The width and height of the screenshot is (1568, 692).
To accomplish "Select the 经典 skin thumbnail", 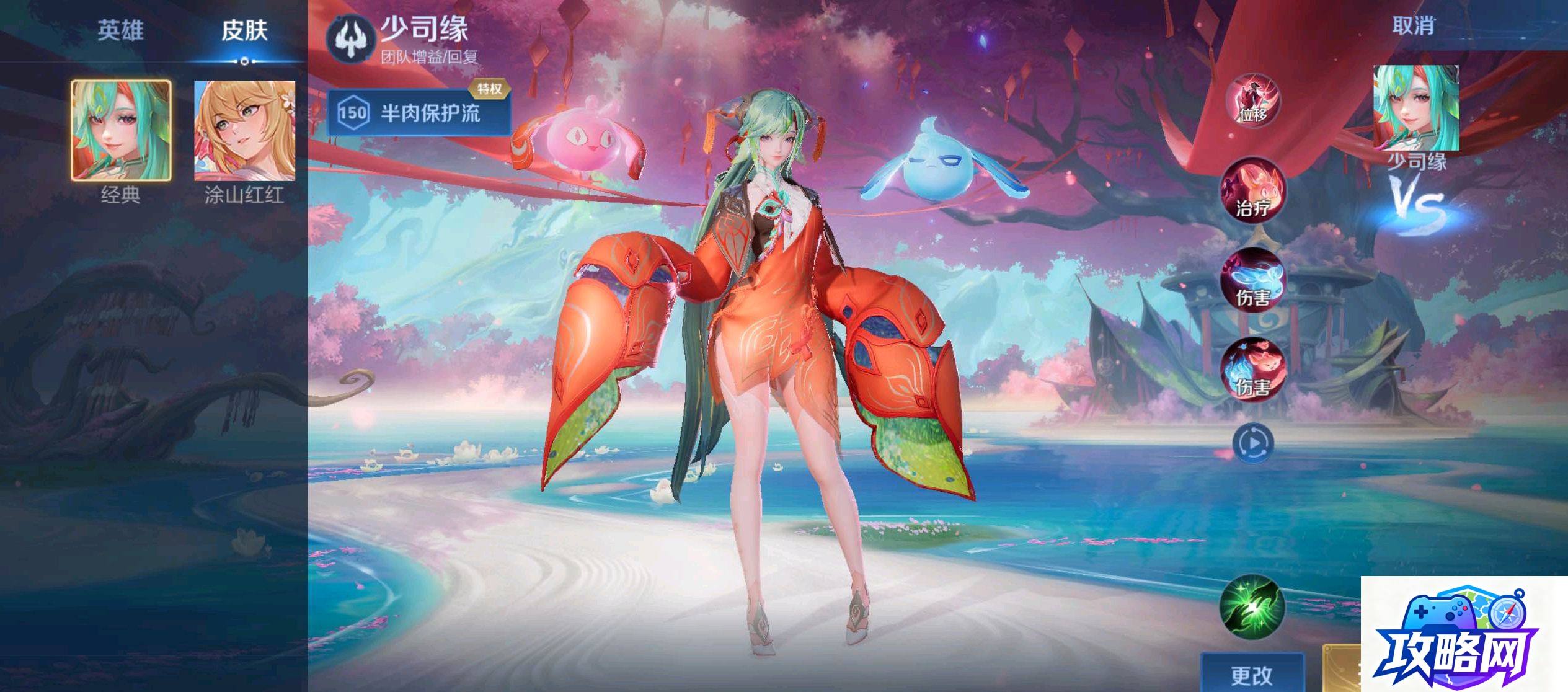I will point(121,130).
